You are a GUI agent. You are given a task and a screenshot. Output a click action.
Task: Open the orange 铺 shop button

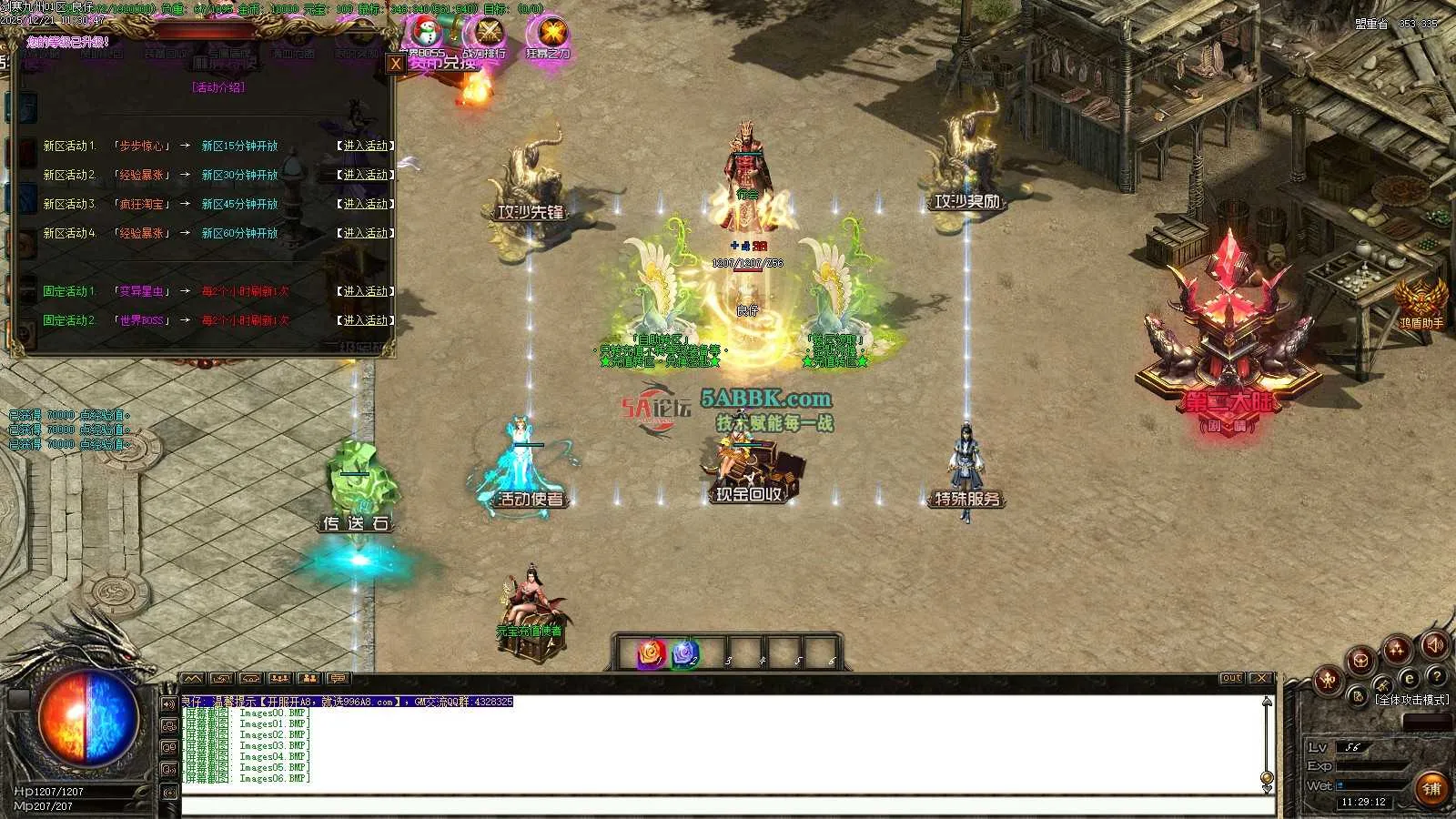point(1431,788)
